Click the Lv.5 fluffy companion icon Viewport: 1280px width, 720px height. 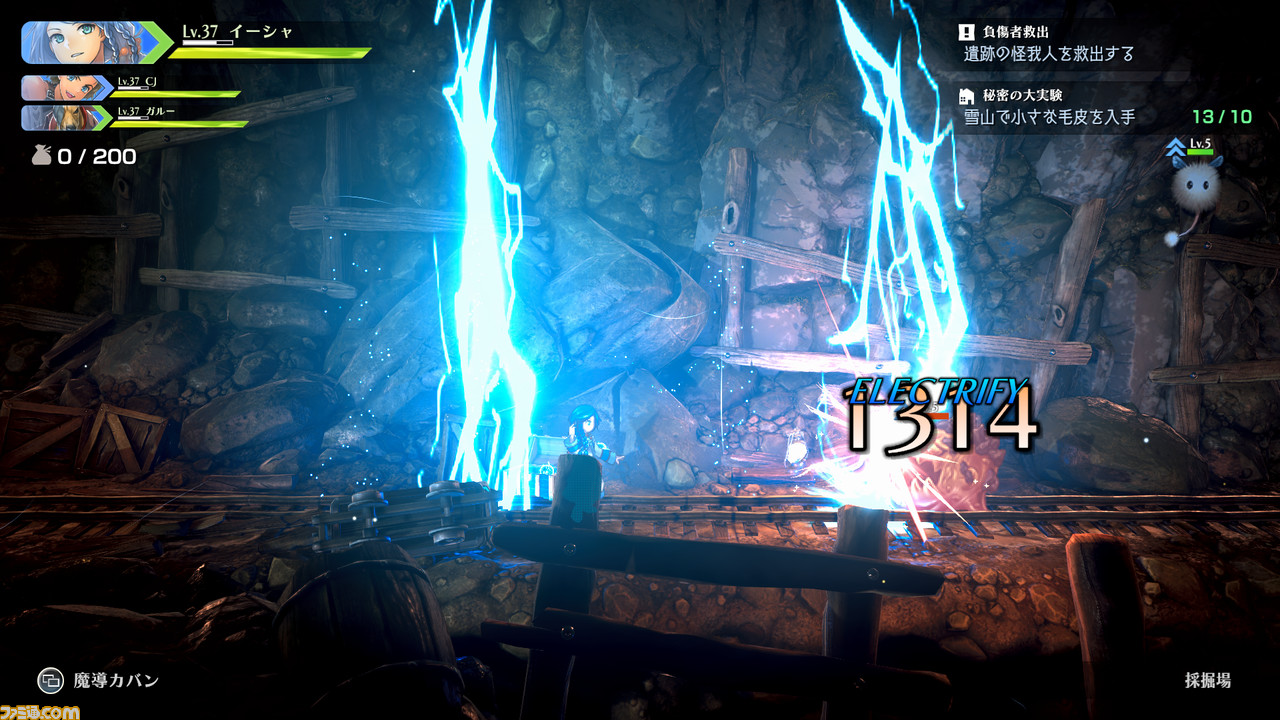1194,186
